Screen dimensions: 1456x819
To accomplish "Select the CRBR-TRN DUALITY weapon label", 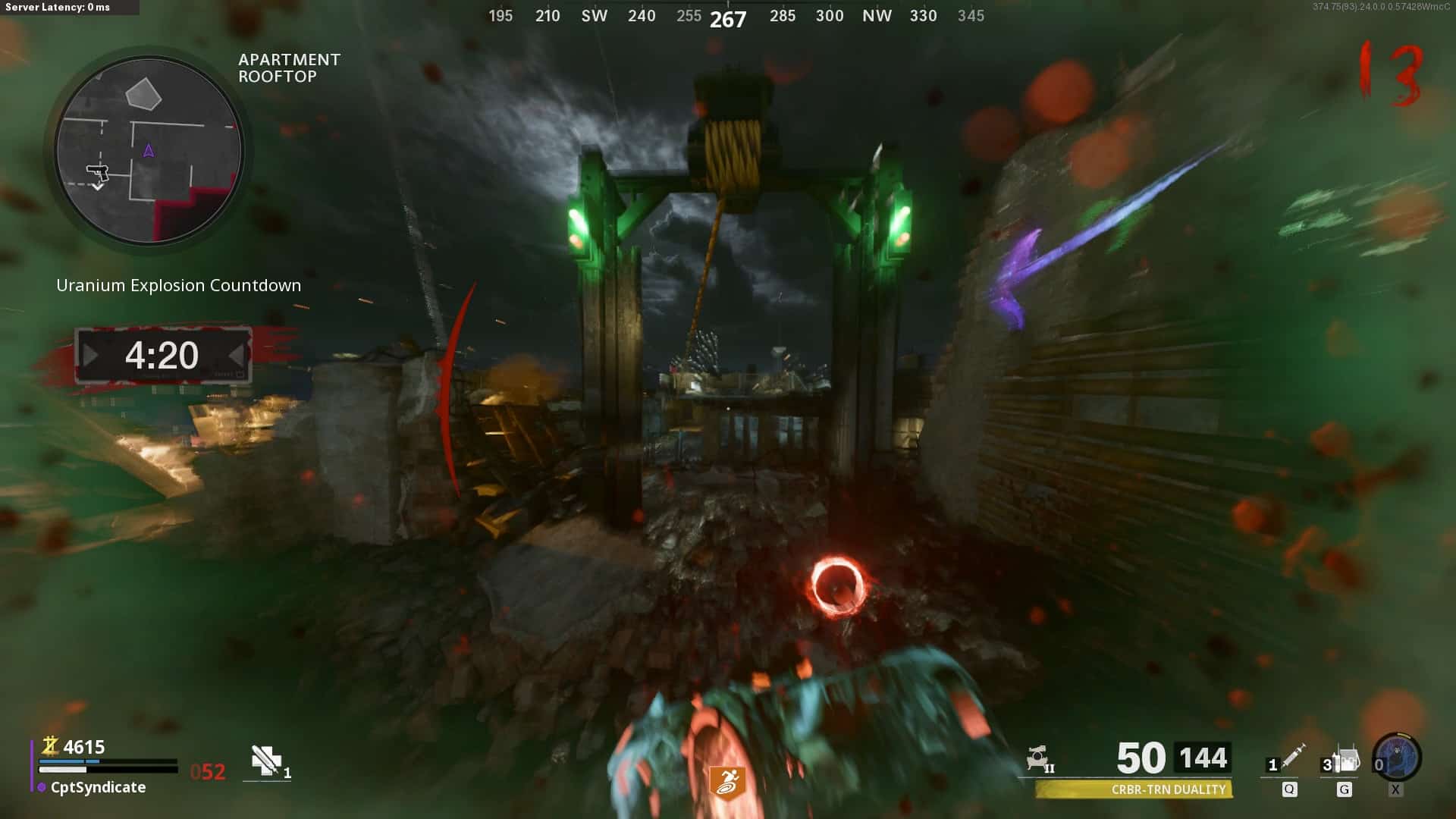I will point(1168,789).
